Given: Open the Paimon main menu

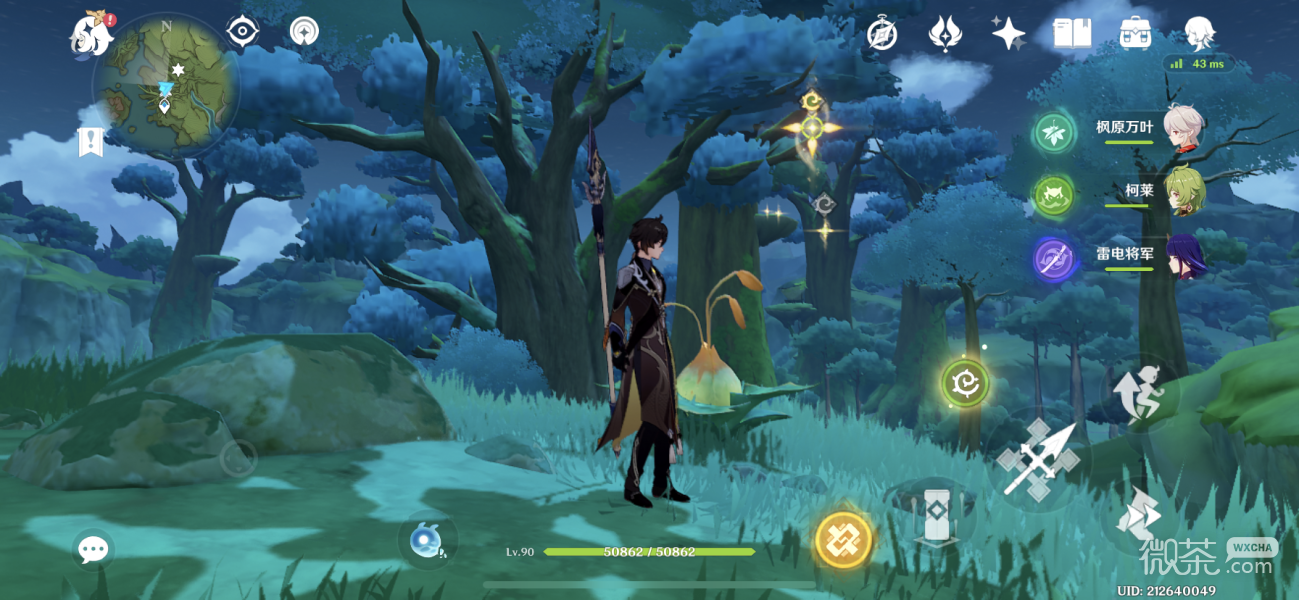Looking at the screenshot, I should pyautogui.click(x=90, y=35).
